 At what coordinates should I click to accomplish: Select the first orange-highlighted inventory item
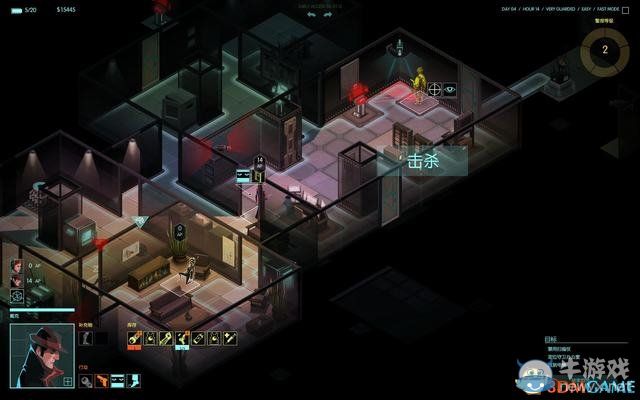133,340
